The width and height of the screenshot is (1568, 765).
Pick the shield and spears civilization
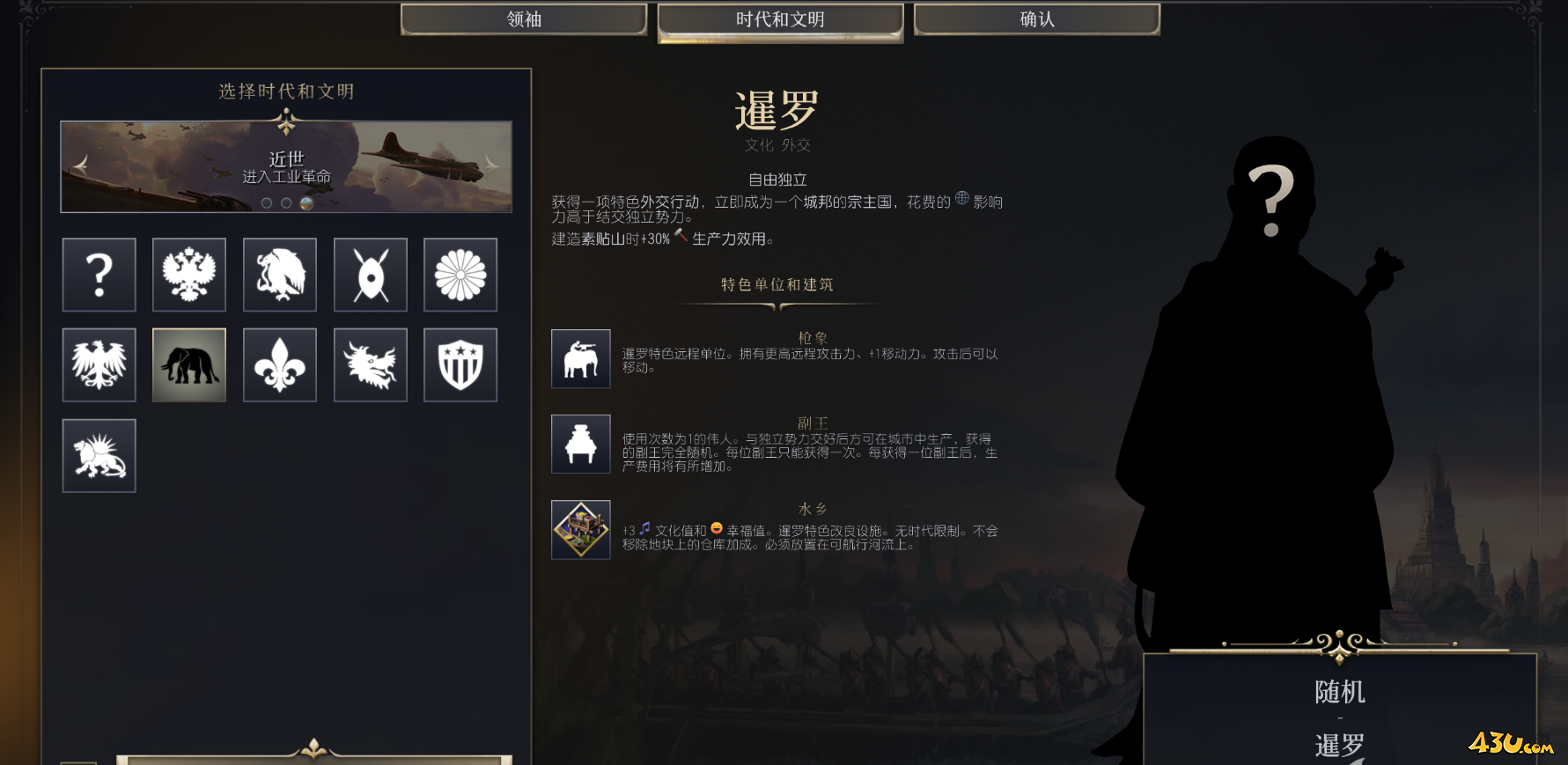coord(371,275)
